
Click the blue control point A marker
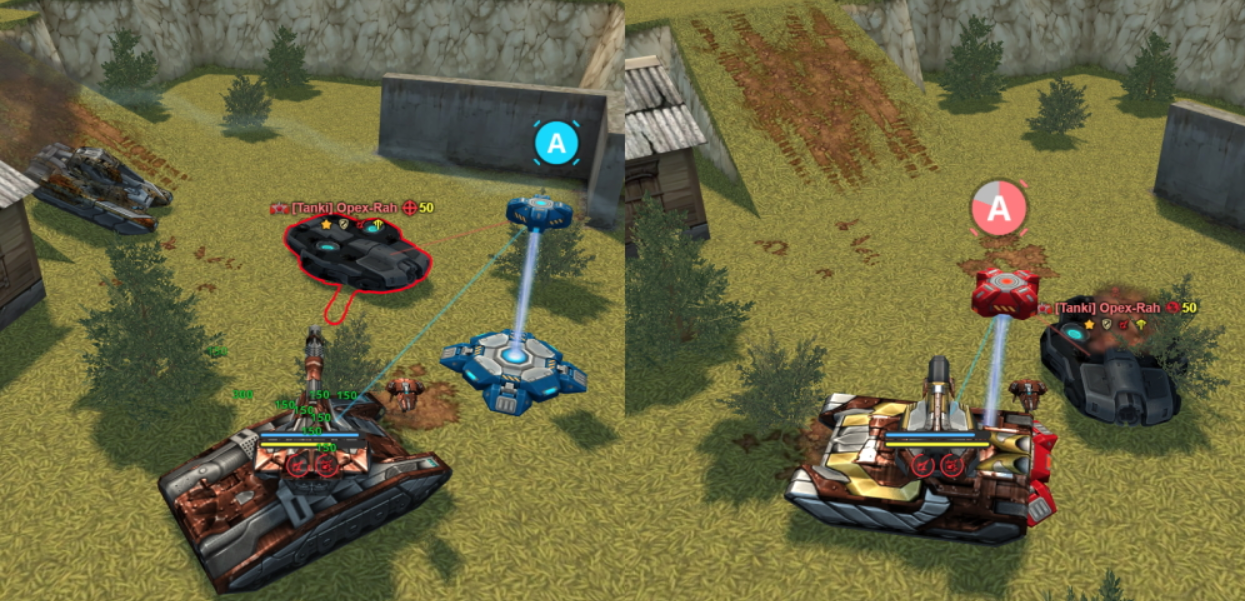(x=556, y=144)
